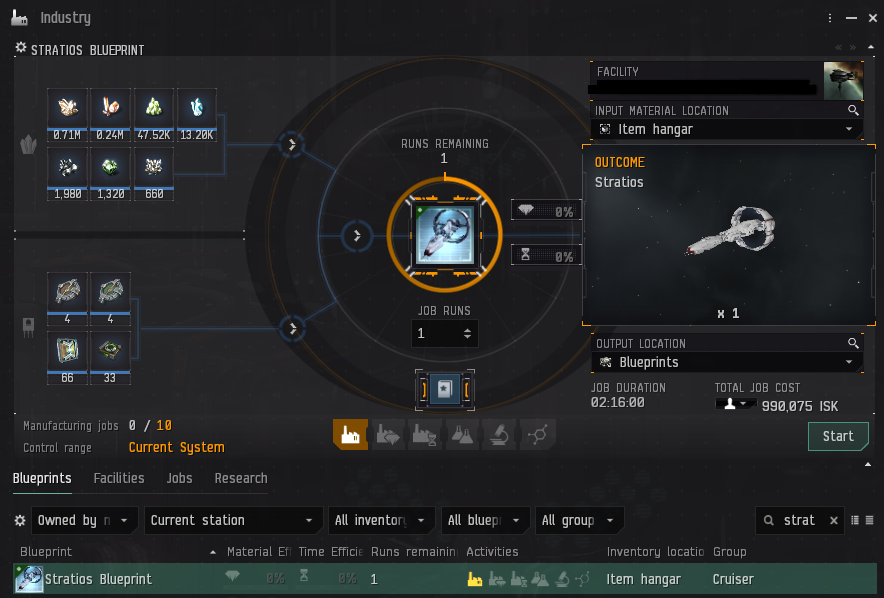The height and width of the screenshot is (598, 884).
Task: Clear the blueprint search text
Action: coord(835,520)
